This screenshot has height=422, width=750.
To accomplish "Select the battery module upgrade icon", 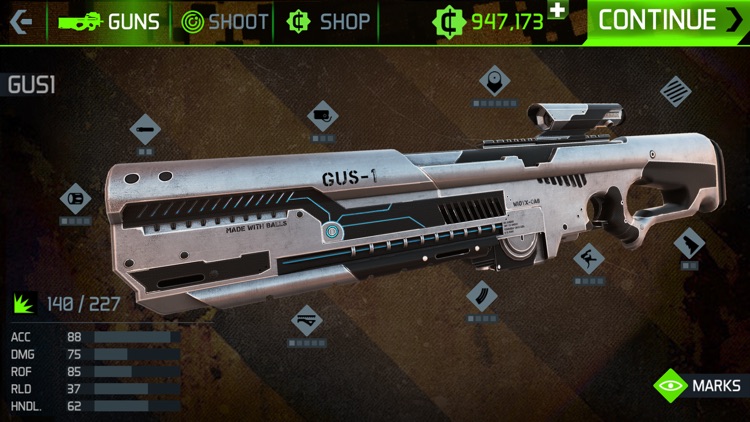I will [x=322, y=116].
